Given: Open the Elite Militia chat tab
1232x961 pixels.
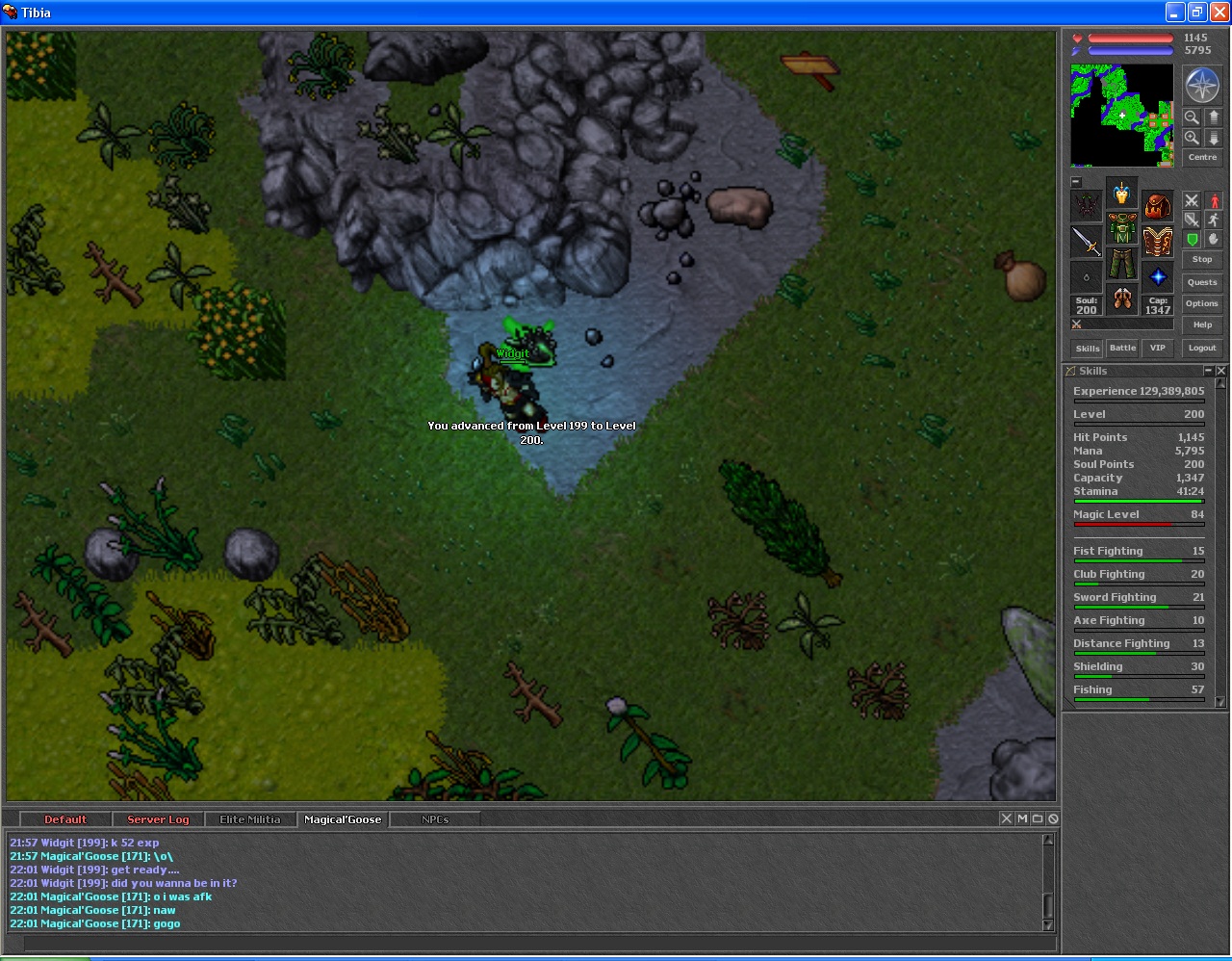Looking at the screenshot, I should (x=249, y=819).
